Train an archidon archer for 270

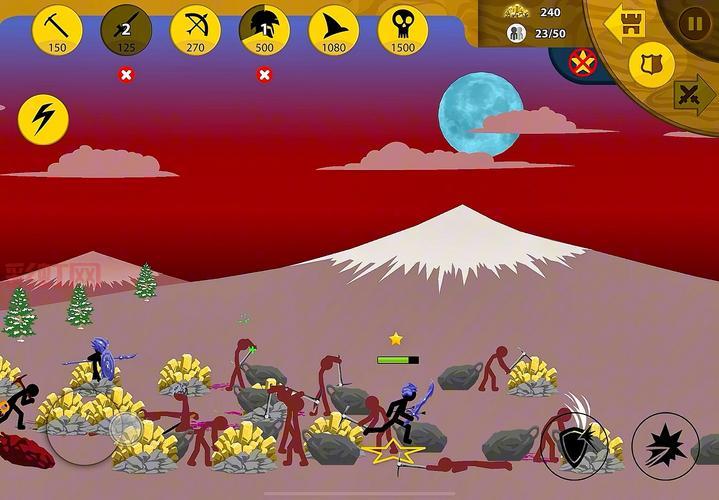195,29
